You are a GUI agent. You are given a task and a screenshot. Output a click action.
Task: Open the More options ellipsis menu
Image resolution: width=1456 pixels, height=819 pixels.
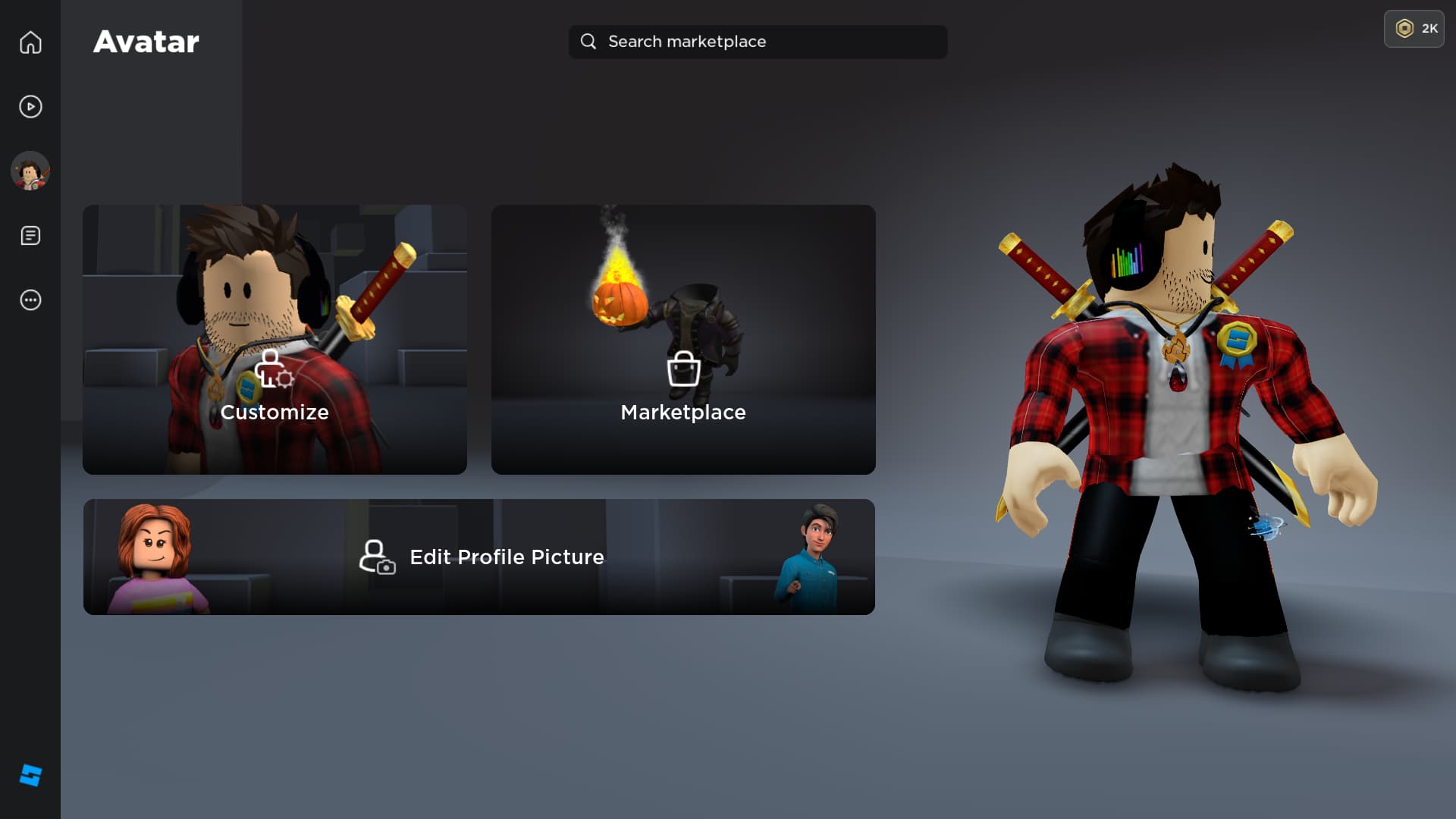[30, 300]
